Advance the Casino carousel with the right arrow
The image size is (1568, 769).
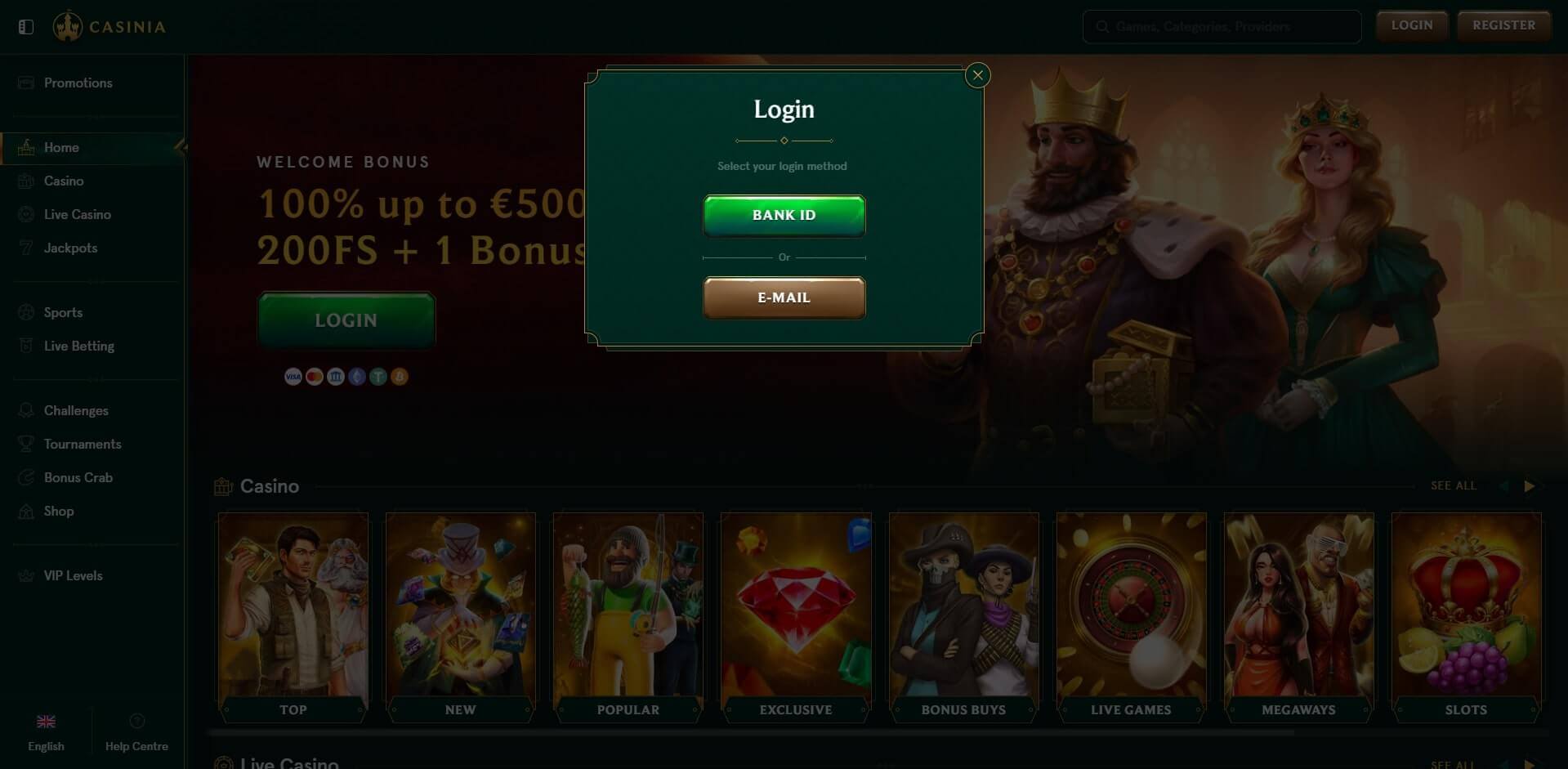(x=1530, y=485)
